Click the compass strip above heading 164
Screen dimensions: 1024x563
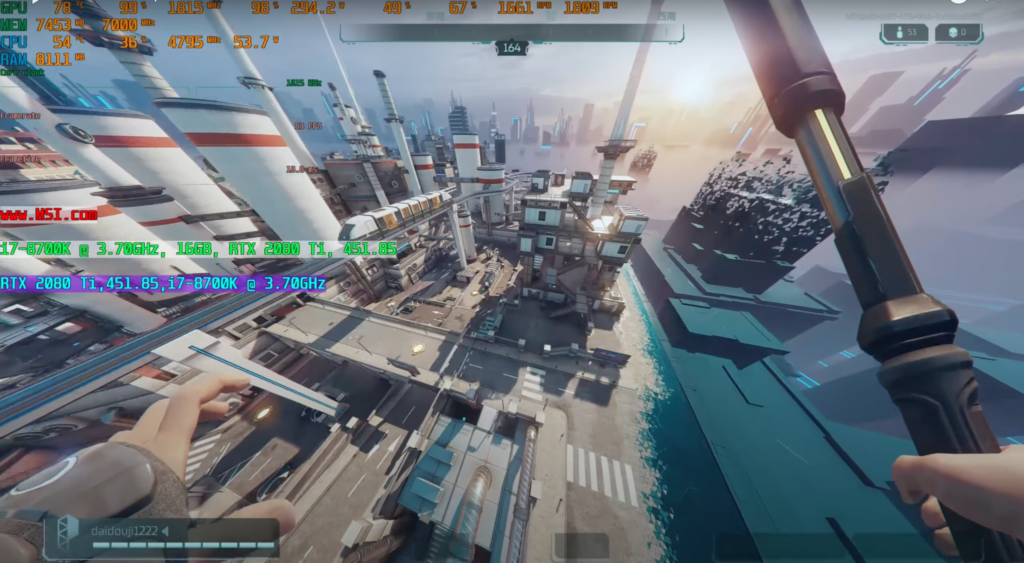point(511,32)
